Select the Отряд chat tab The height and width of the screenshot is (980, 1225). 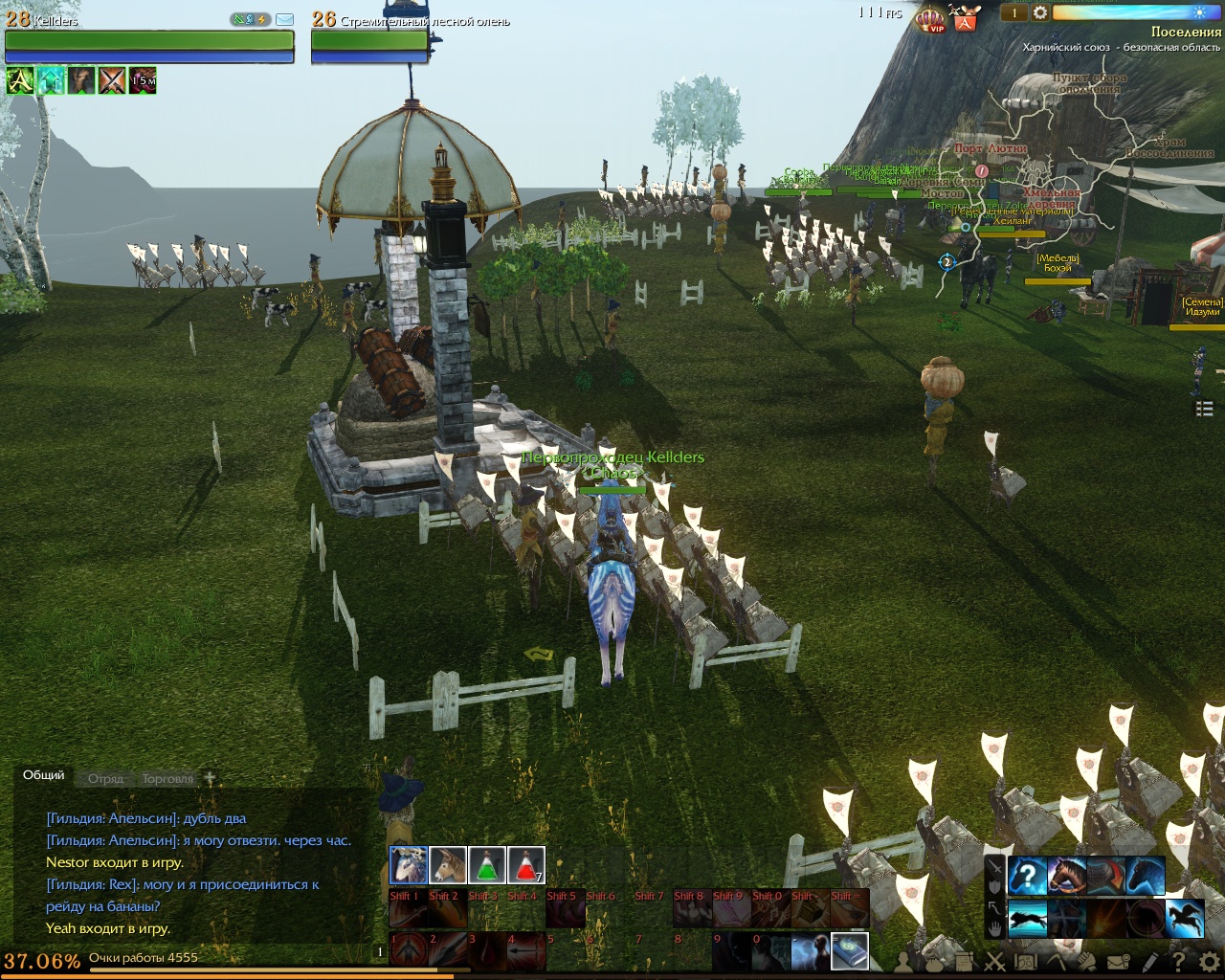tap(106, 779)
